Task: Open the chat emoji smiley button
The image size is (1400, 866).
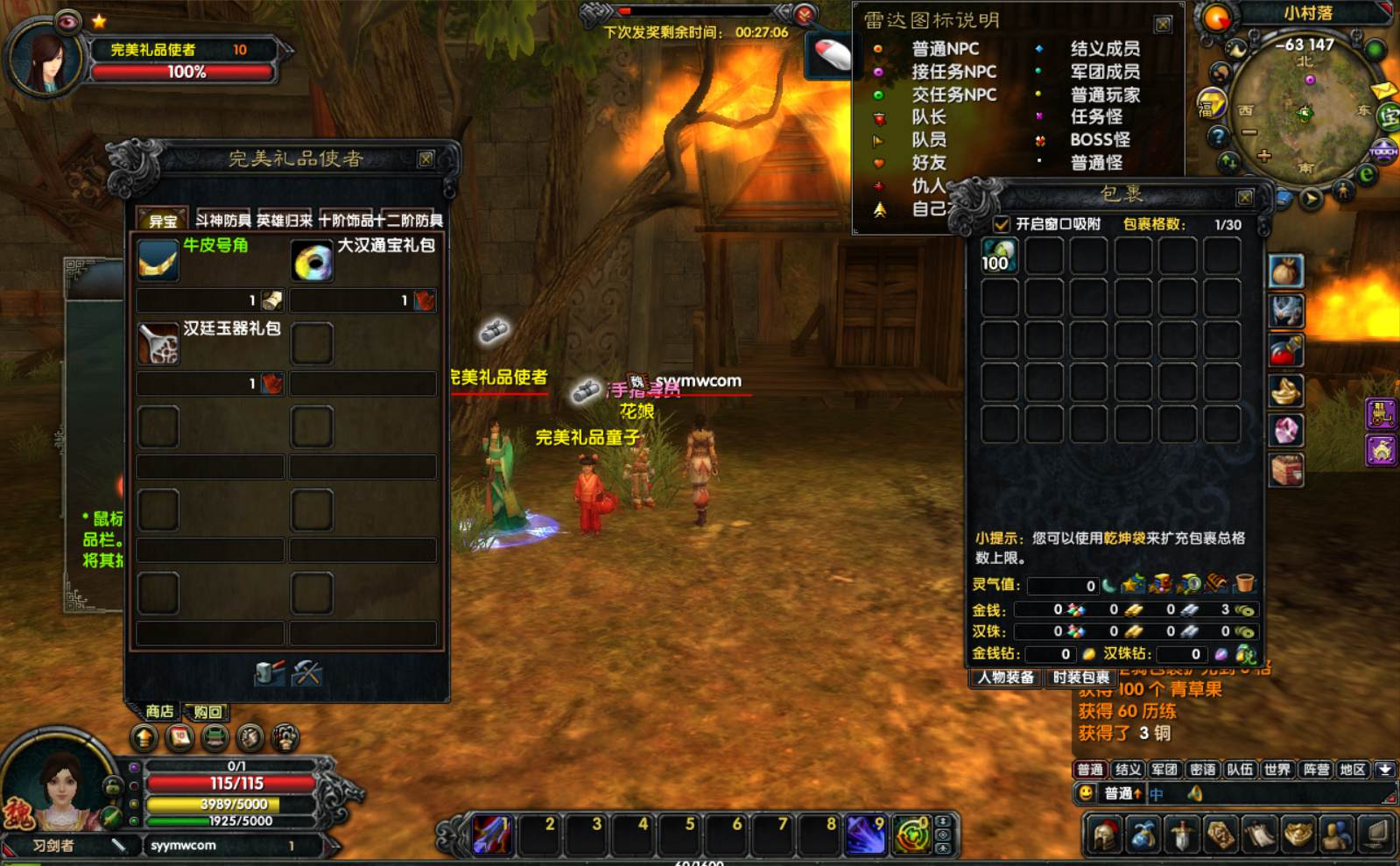Action: (1086, 793)
